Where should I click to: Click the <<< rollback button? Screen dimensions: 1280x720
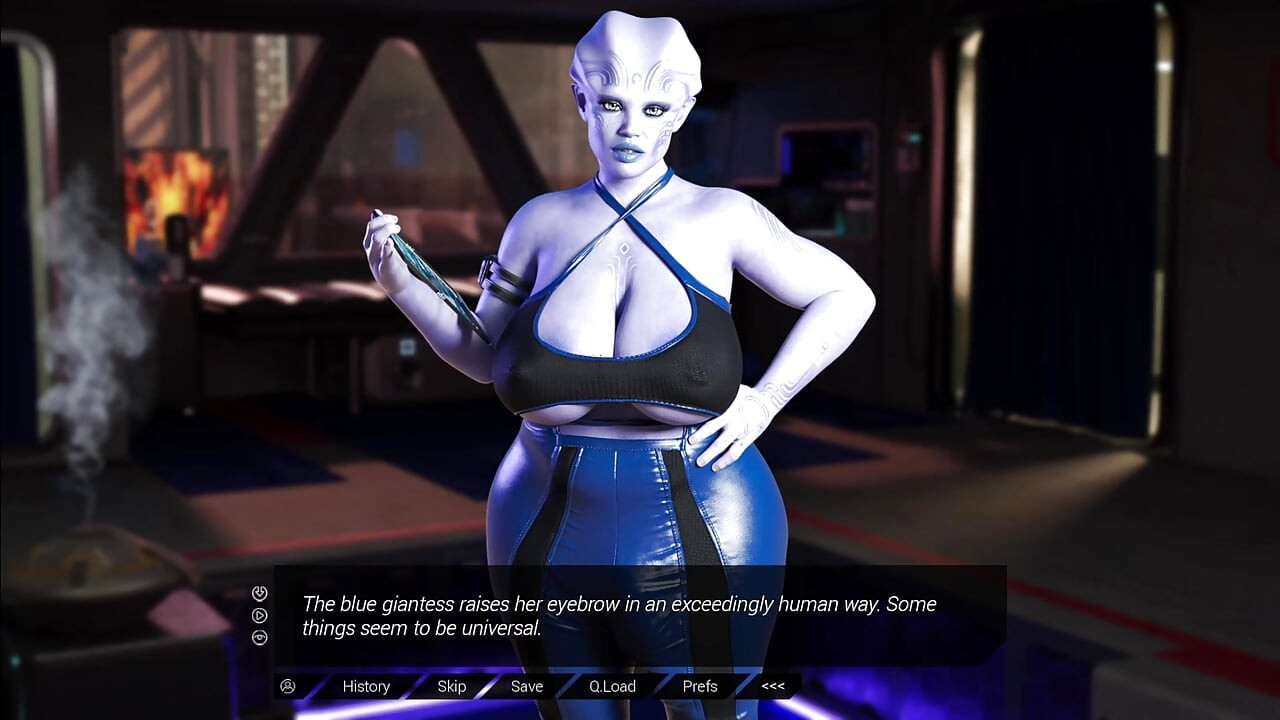tap(773, 686)
